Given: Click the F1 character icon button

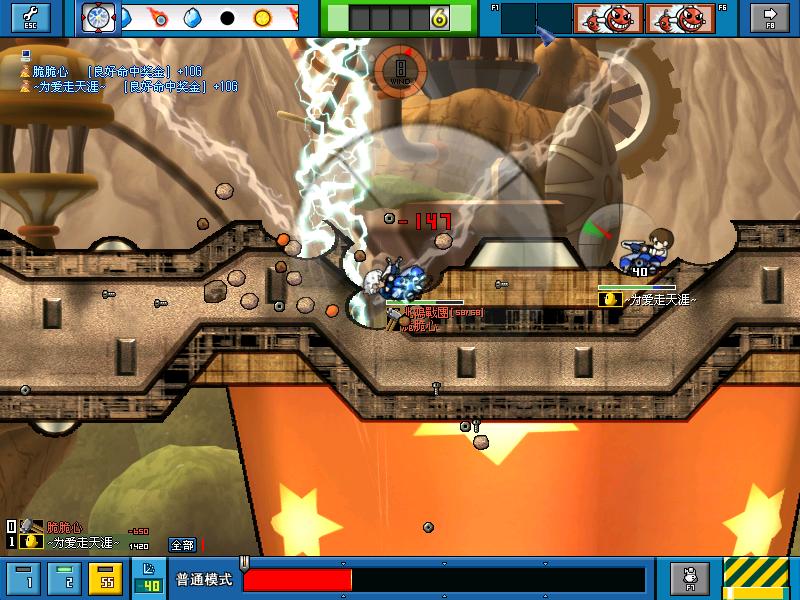Looking at the screenshot, I should [x=690, y=579].
